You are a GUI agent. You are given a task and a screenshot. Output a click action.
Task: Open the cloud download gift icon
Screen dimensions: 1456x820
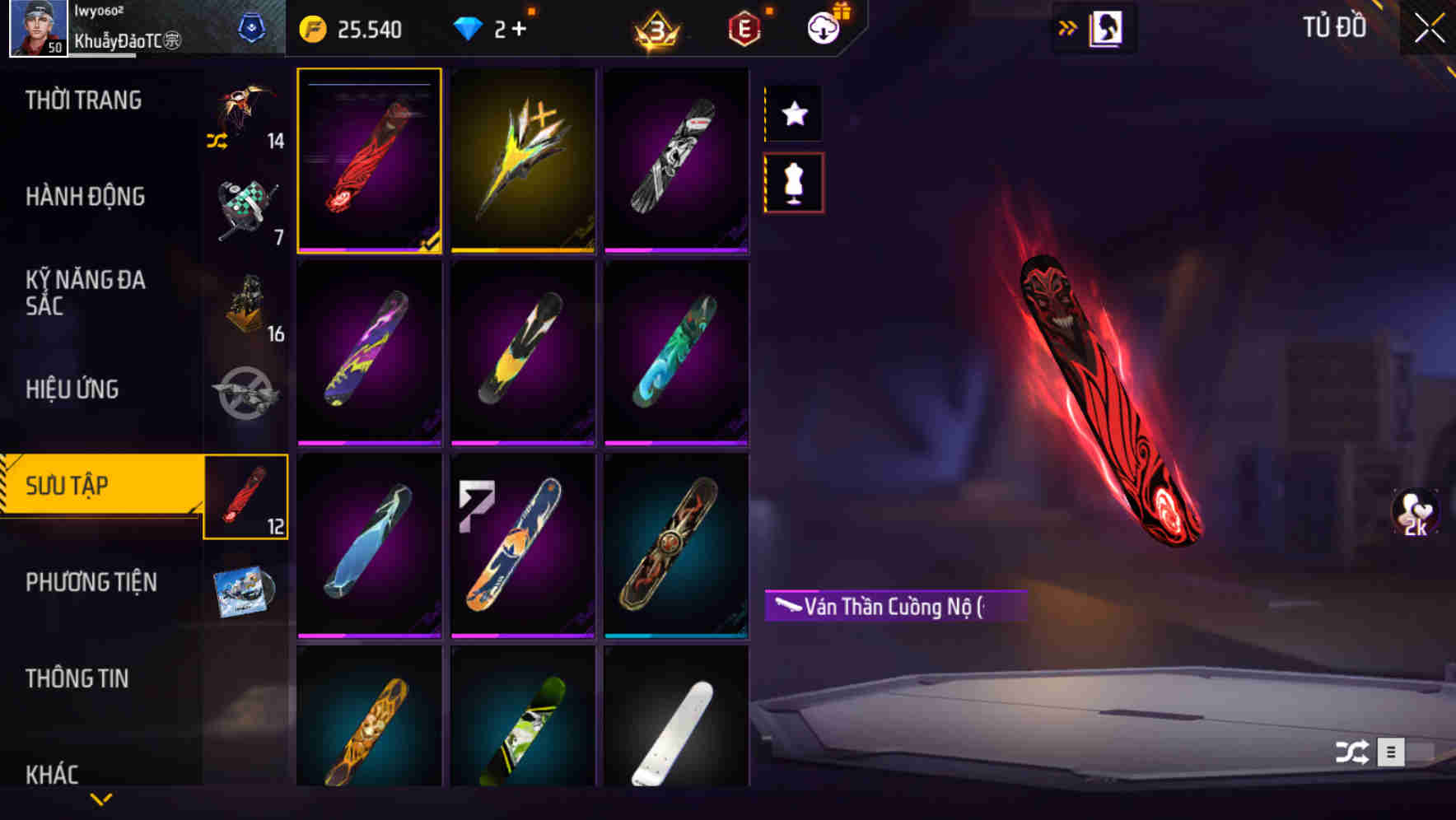pos(824,27)
